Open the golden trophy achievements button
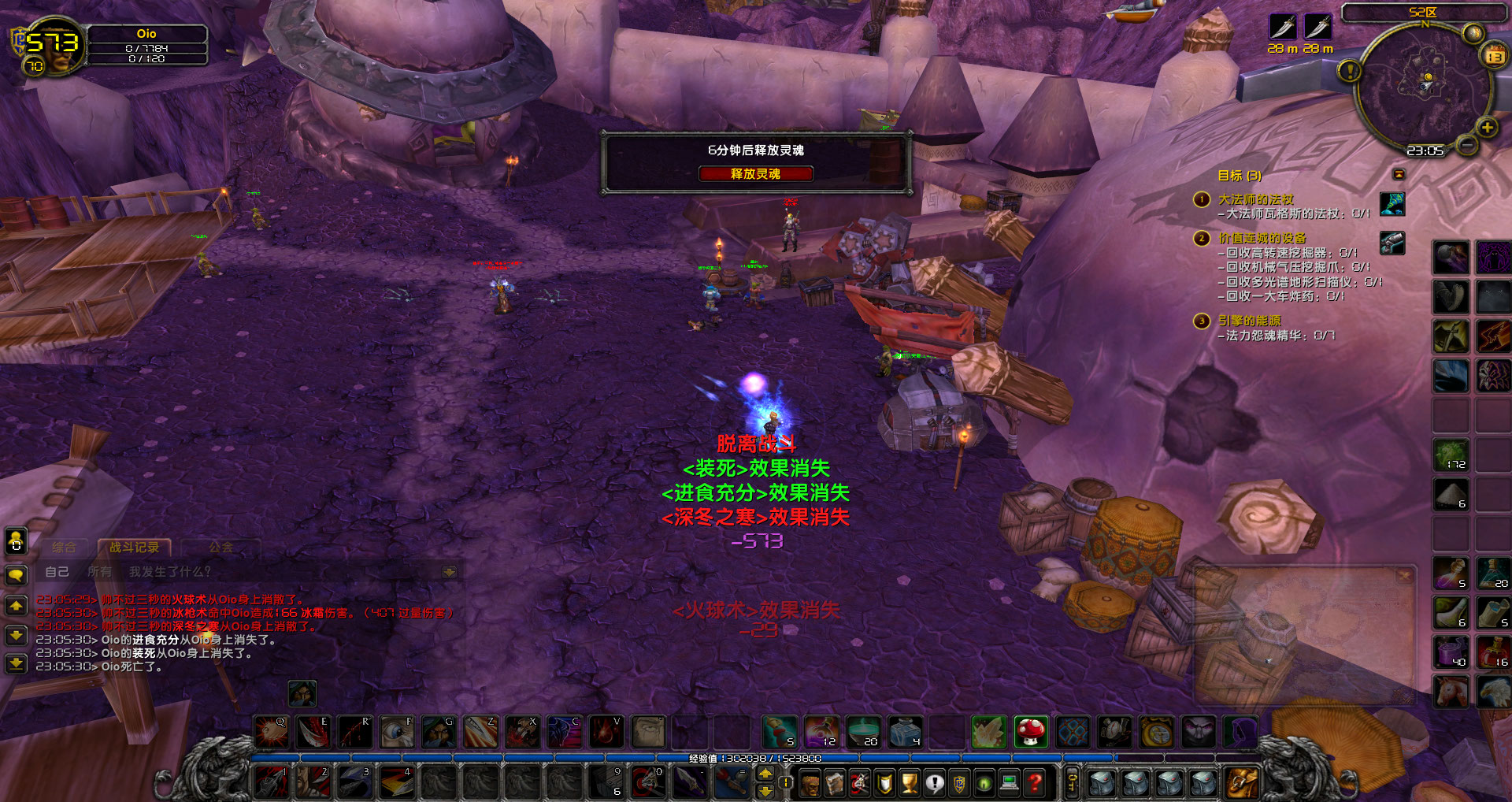Screen dimensions: 1512x802 tap(910, 783)
